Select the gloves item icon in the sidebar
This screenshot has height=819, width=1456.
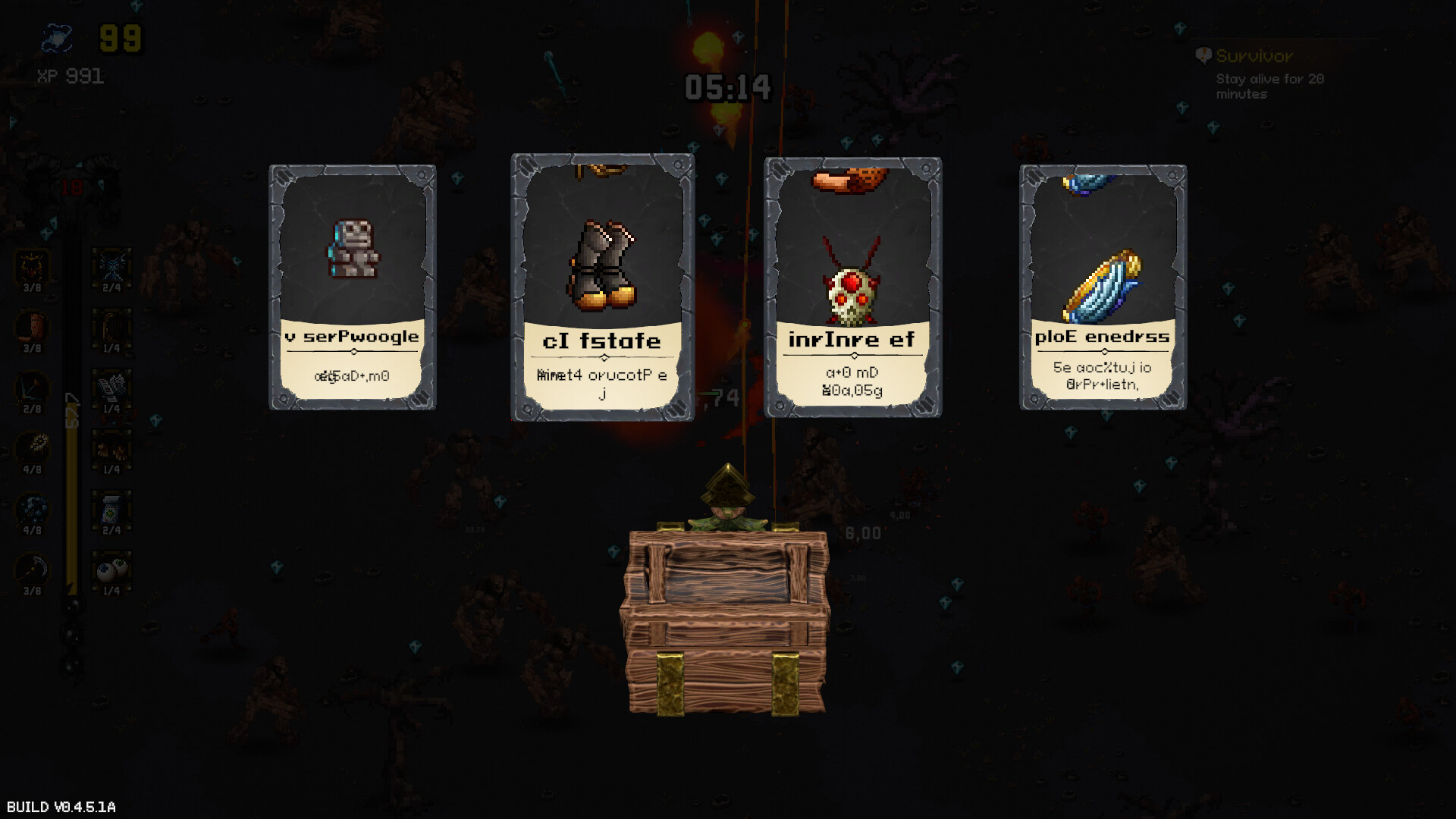(110, 451)
